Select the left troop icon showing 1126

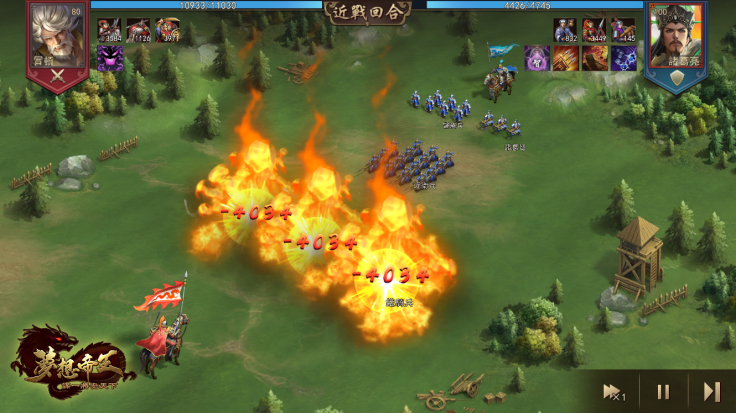(138, 30)
